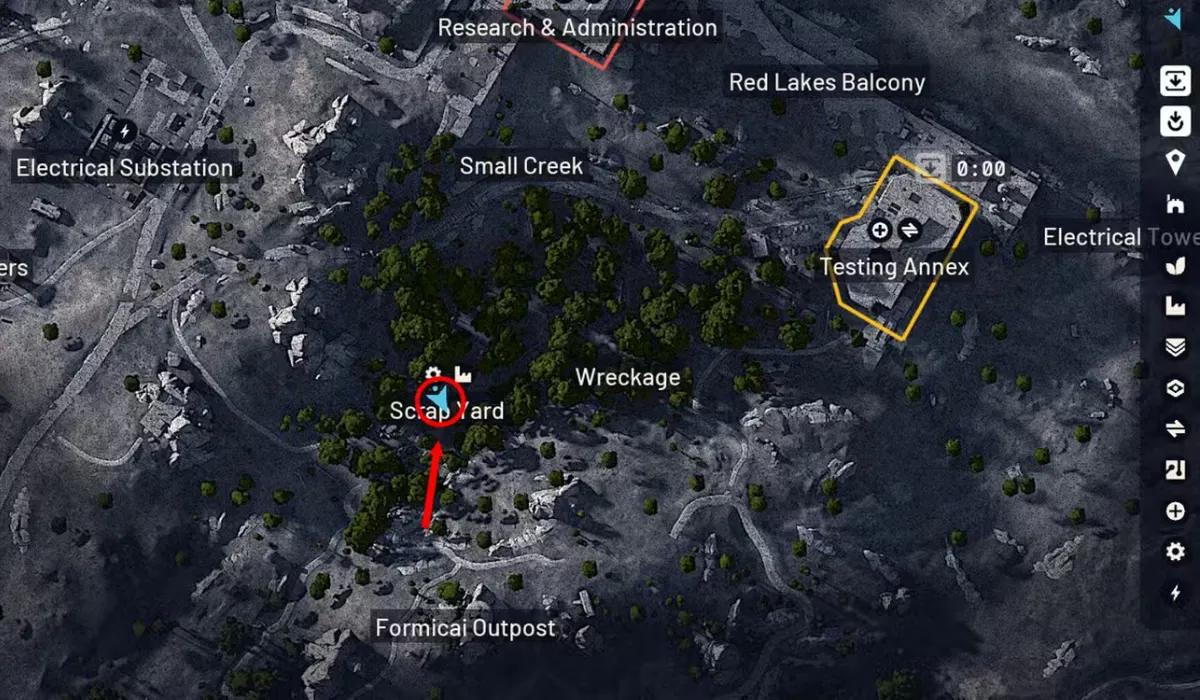1200x700 pixels.
Task: Toggle the circuit square map filter
Action: pyautogui.click(x=1174, y=470)
